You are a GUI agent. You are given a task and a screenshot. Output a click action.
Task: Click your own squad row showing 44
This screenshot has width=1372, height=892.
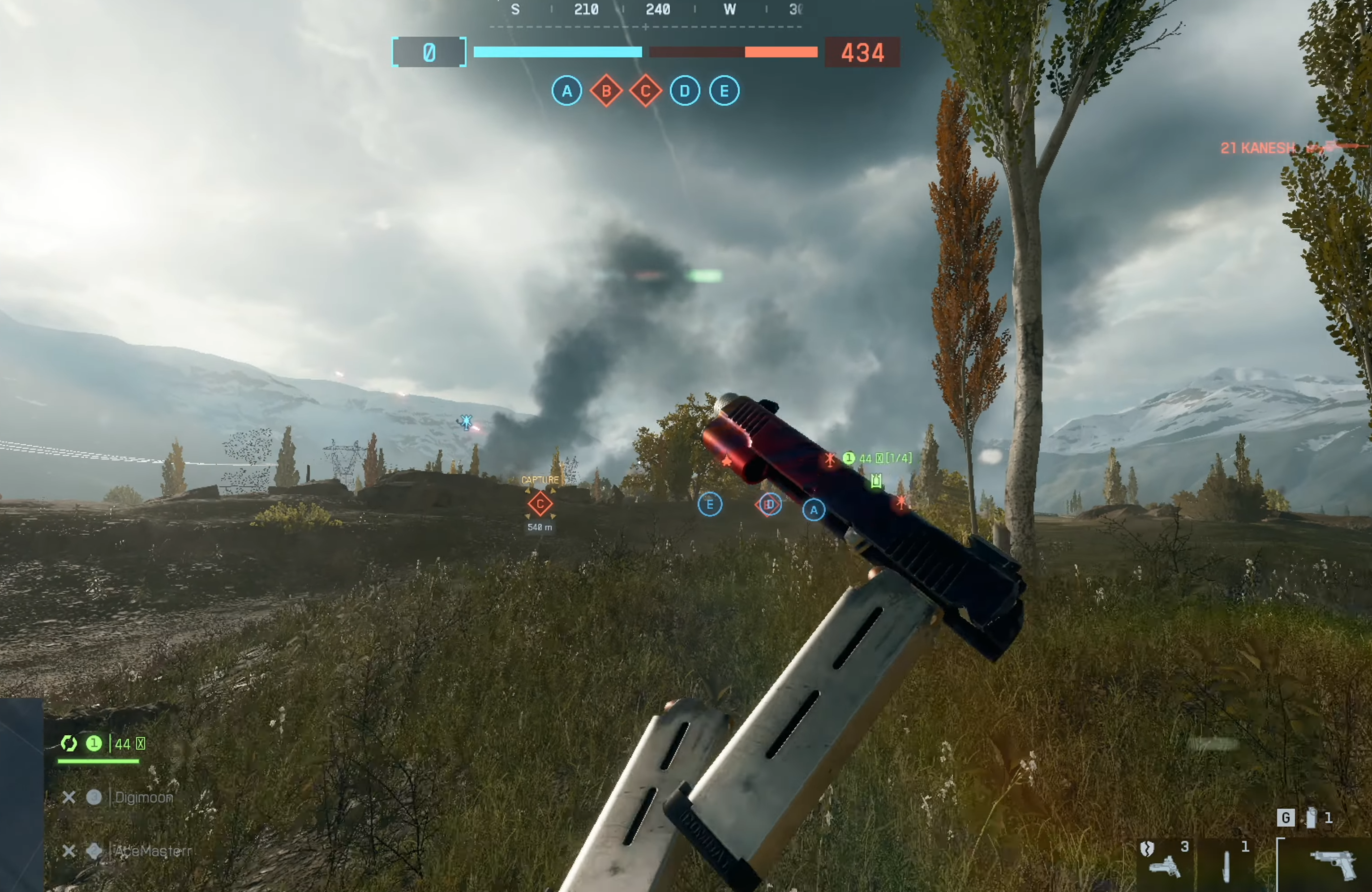point(104,744)
